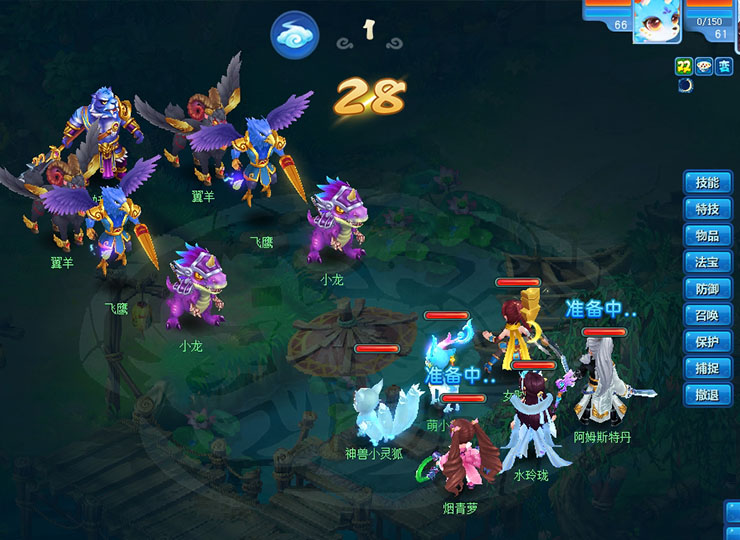This screenshot has height=540, width=740.
Task: Click the blue character-glyph buff icon
Action: point(723,65)
